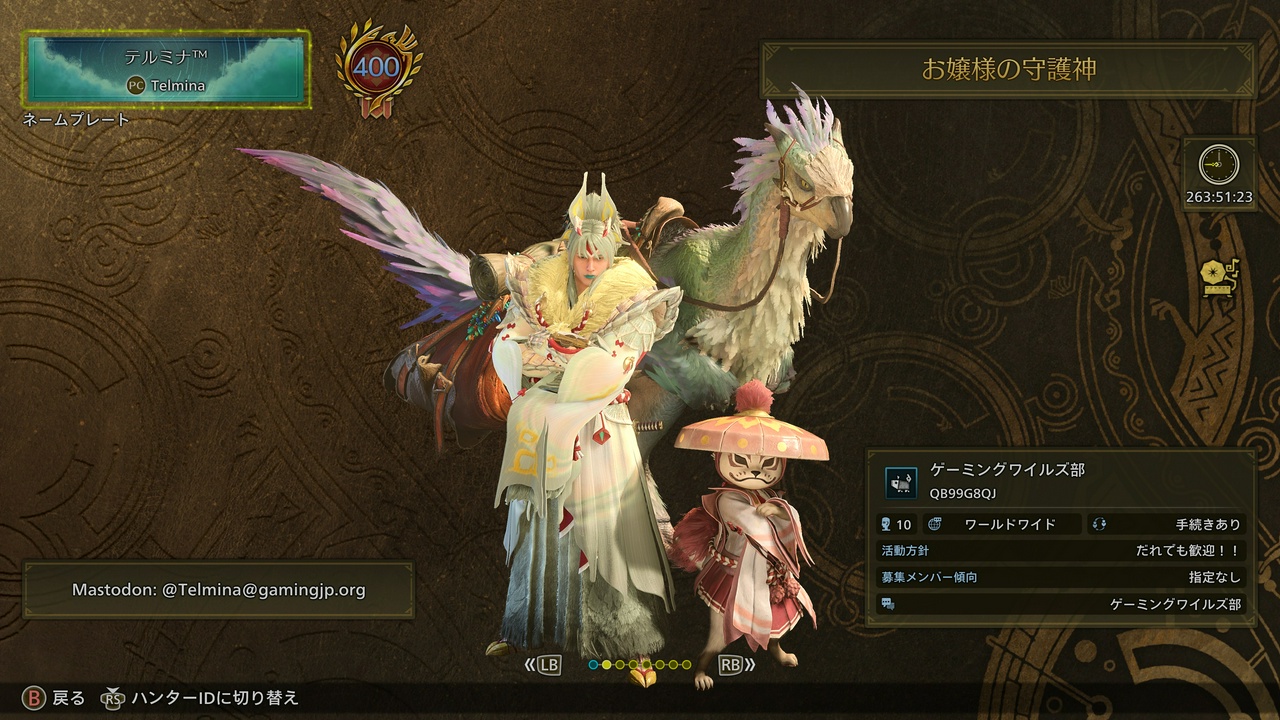Click the squad emblem icon
The image size is (1280, 720).
tap(901, 483)
